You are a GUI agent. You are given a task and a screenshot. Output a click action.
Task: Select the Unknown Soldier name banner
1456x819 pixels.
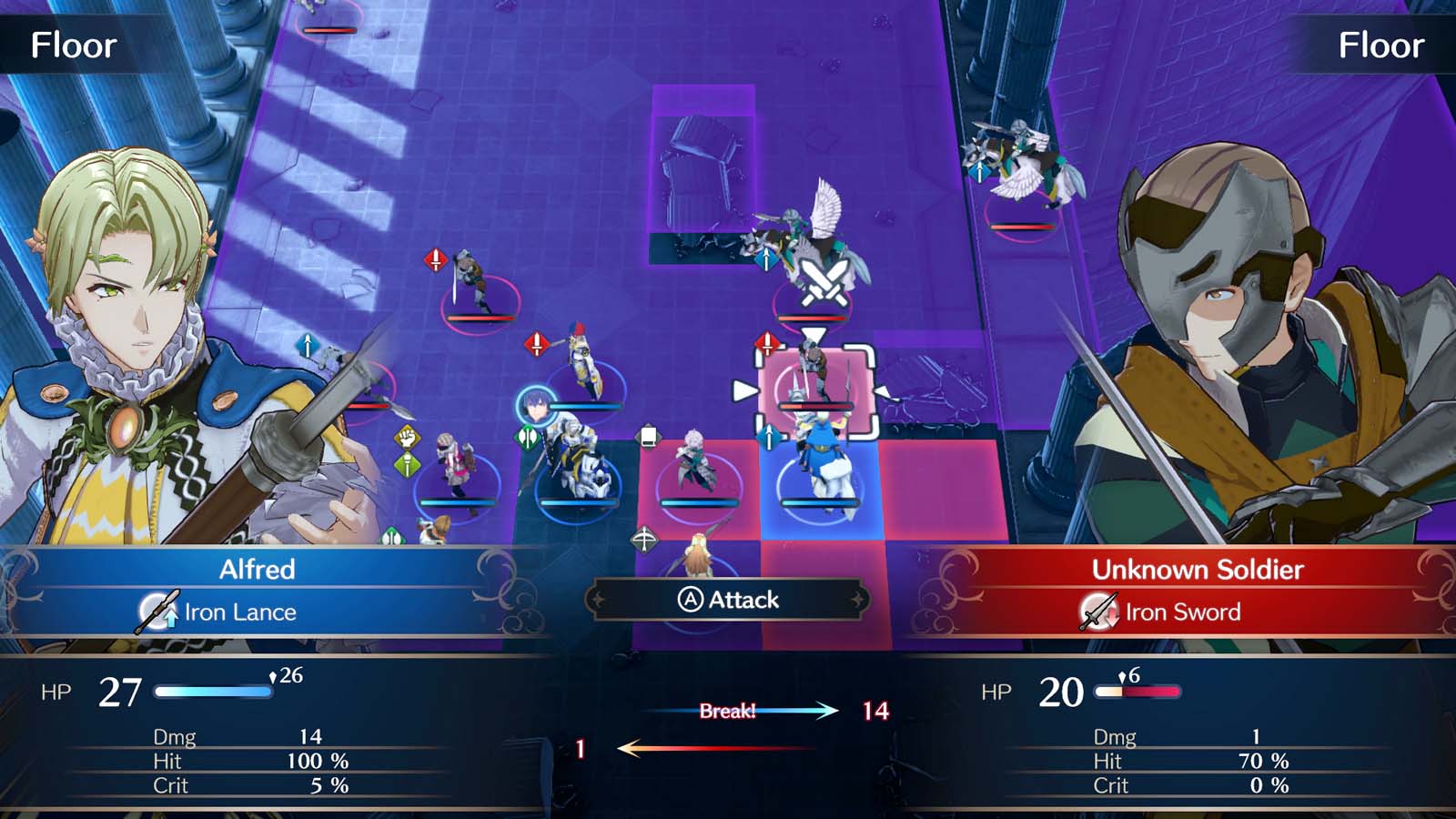click(1197, 571)
